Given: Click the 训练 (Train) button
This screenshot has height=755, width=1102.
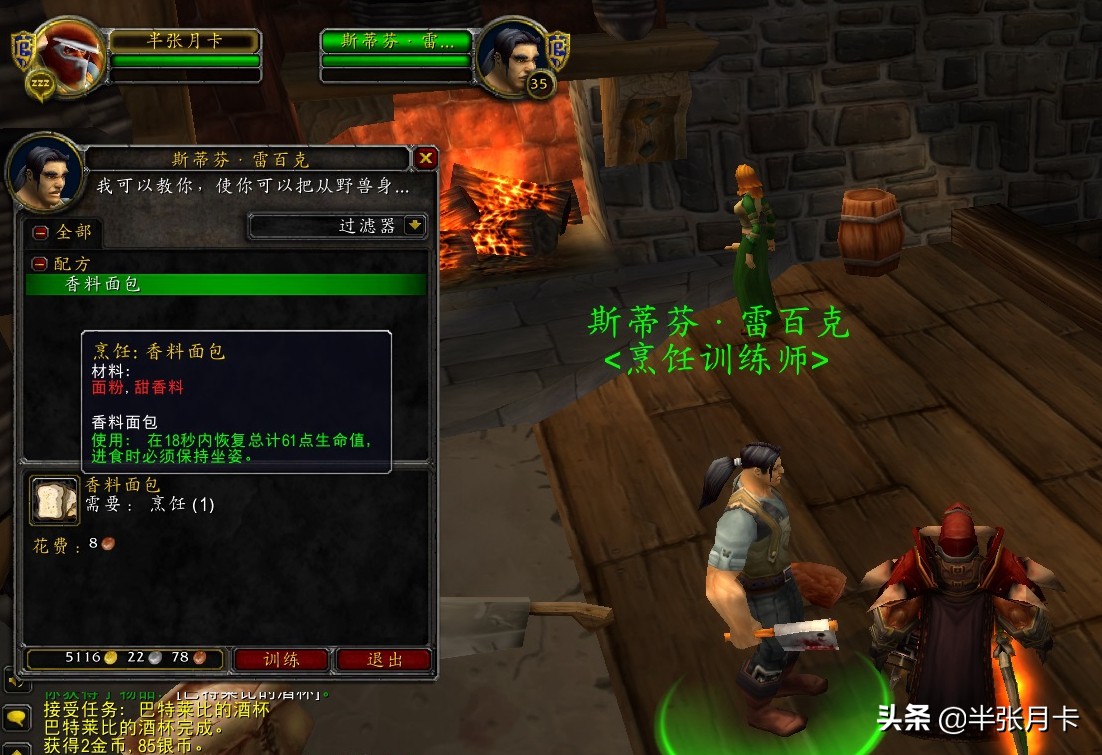Looking at the screenshot, I should [281, 659].
